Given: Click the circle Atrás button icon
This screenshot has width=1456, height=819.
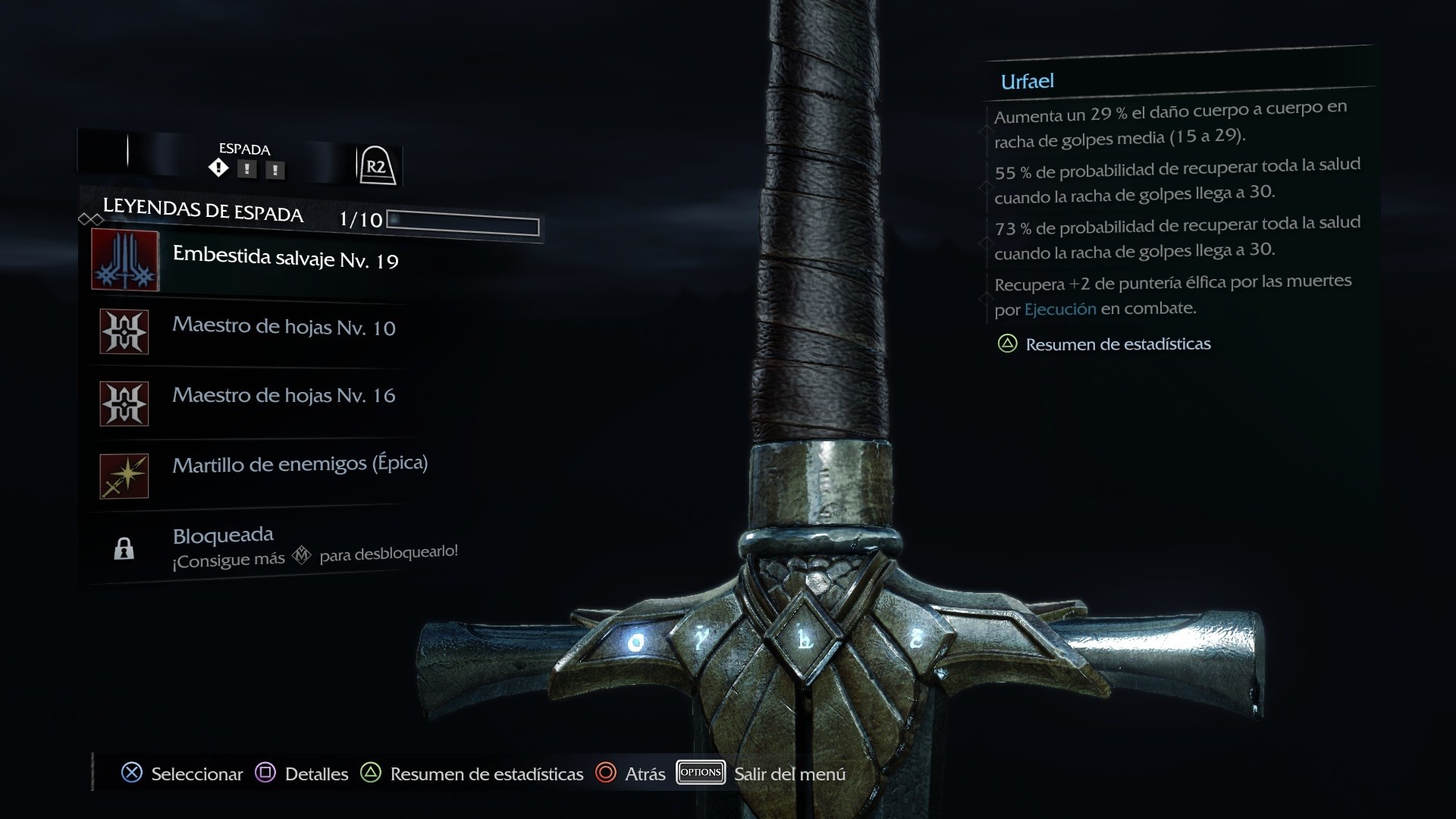Looking at the screenshot, I should point(607,773).
